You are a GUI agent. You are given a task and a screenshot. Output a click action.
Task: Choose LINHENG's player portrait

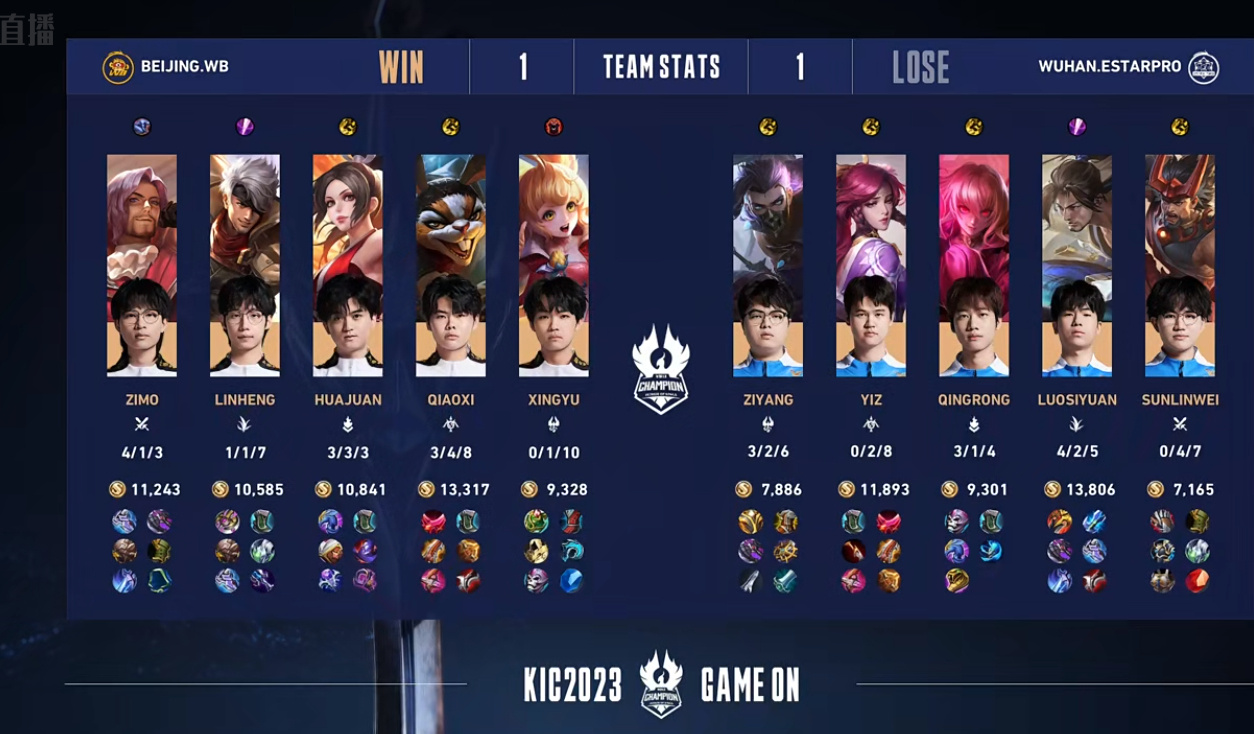click(245, 266)
